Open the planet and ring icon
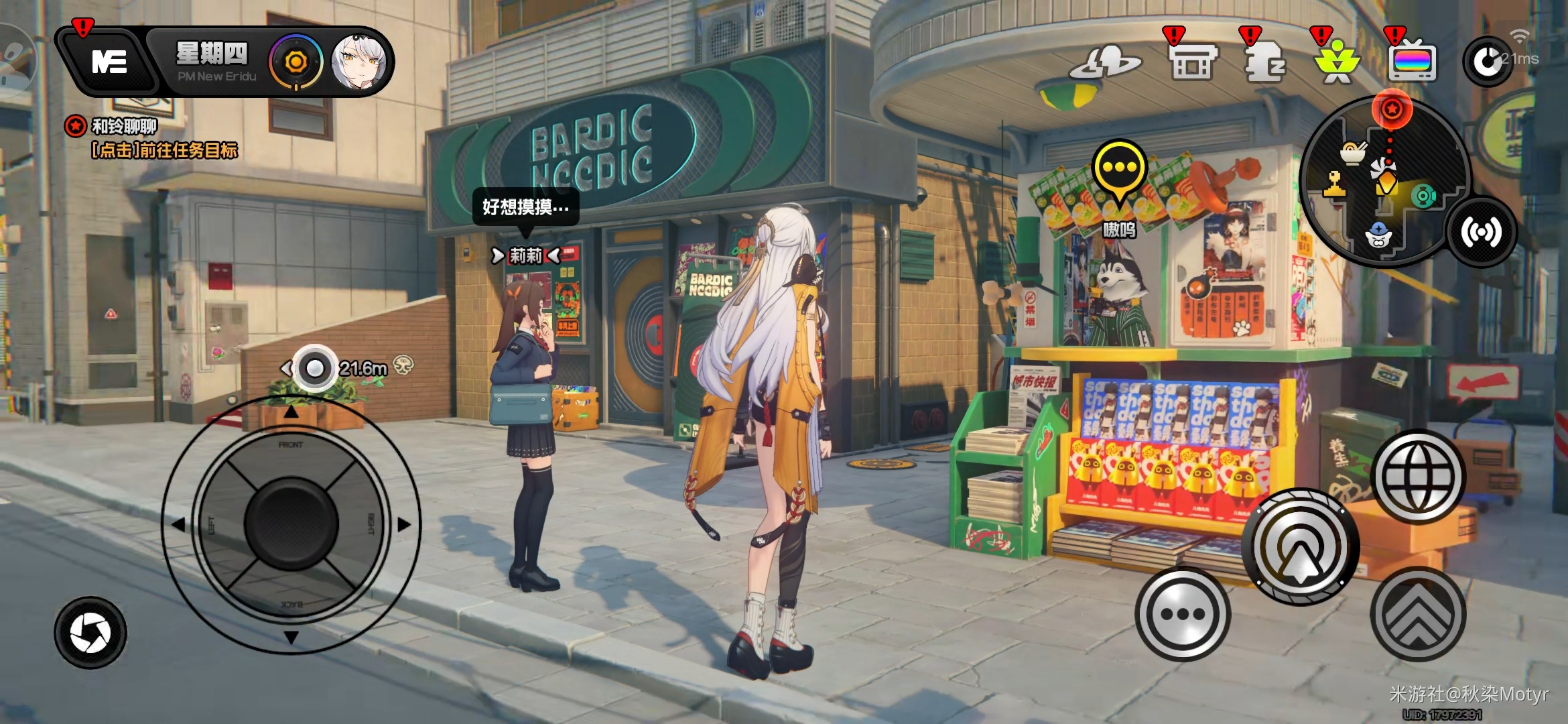Image resolution: width=1568 pixels, height=724 pixels. (1104, 62)
